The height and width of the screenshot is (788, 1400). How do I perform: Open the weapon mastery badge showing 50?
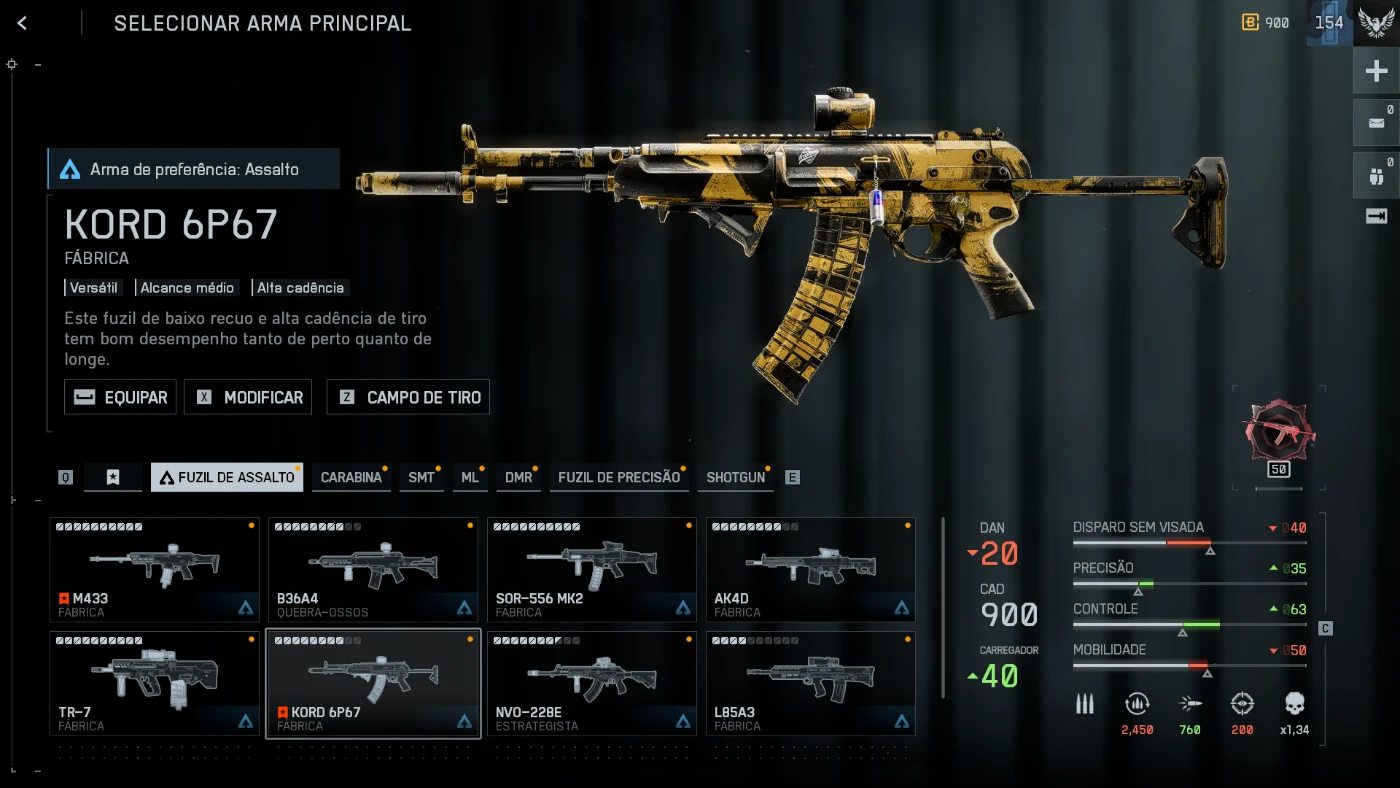click(1279, 435)
